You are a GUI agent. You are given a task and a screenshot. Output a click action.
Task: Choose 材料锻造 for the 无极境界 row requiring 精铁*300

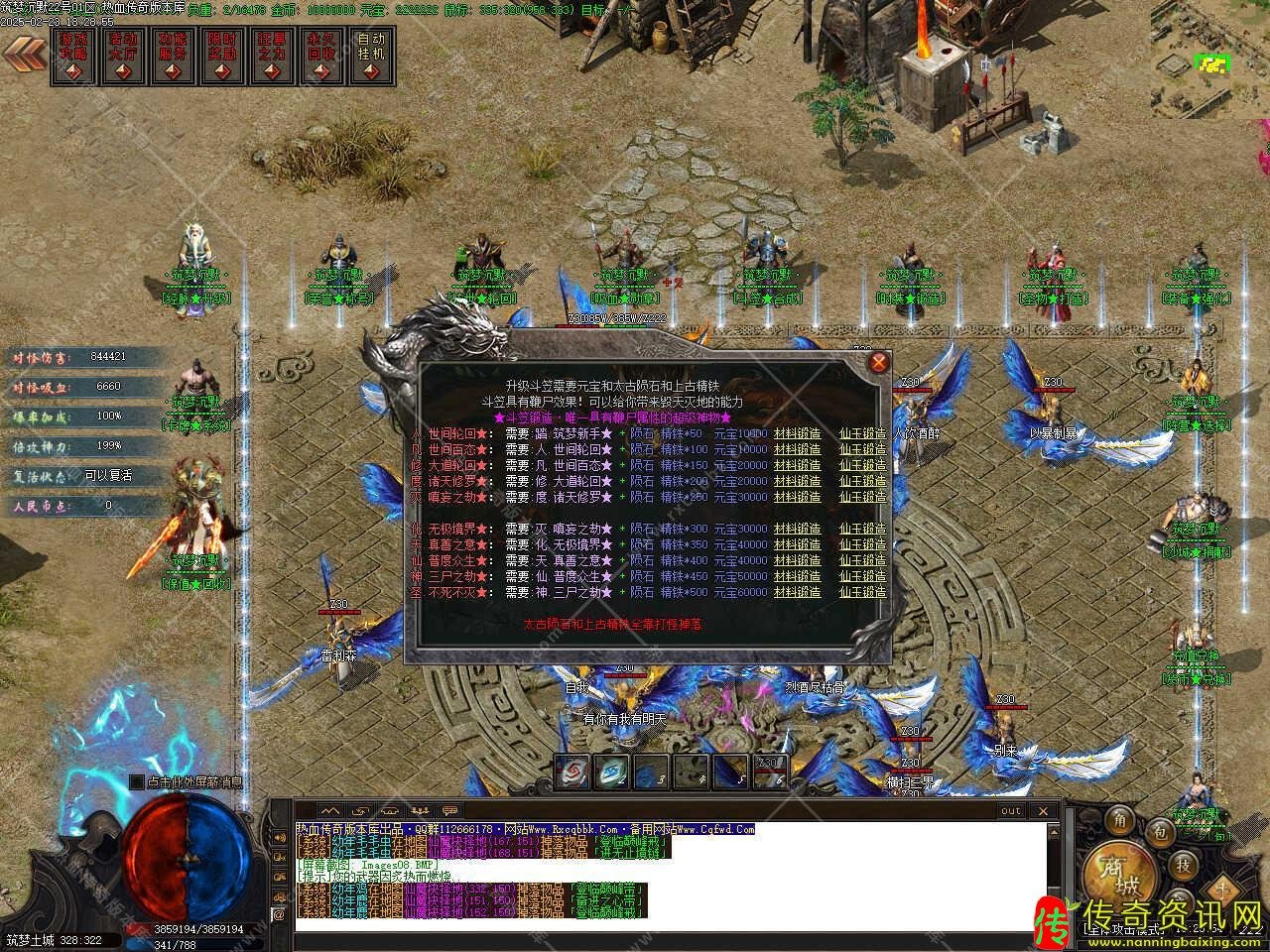coord(797,529)
